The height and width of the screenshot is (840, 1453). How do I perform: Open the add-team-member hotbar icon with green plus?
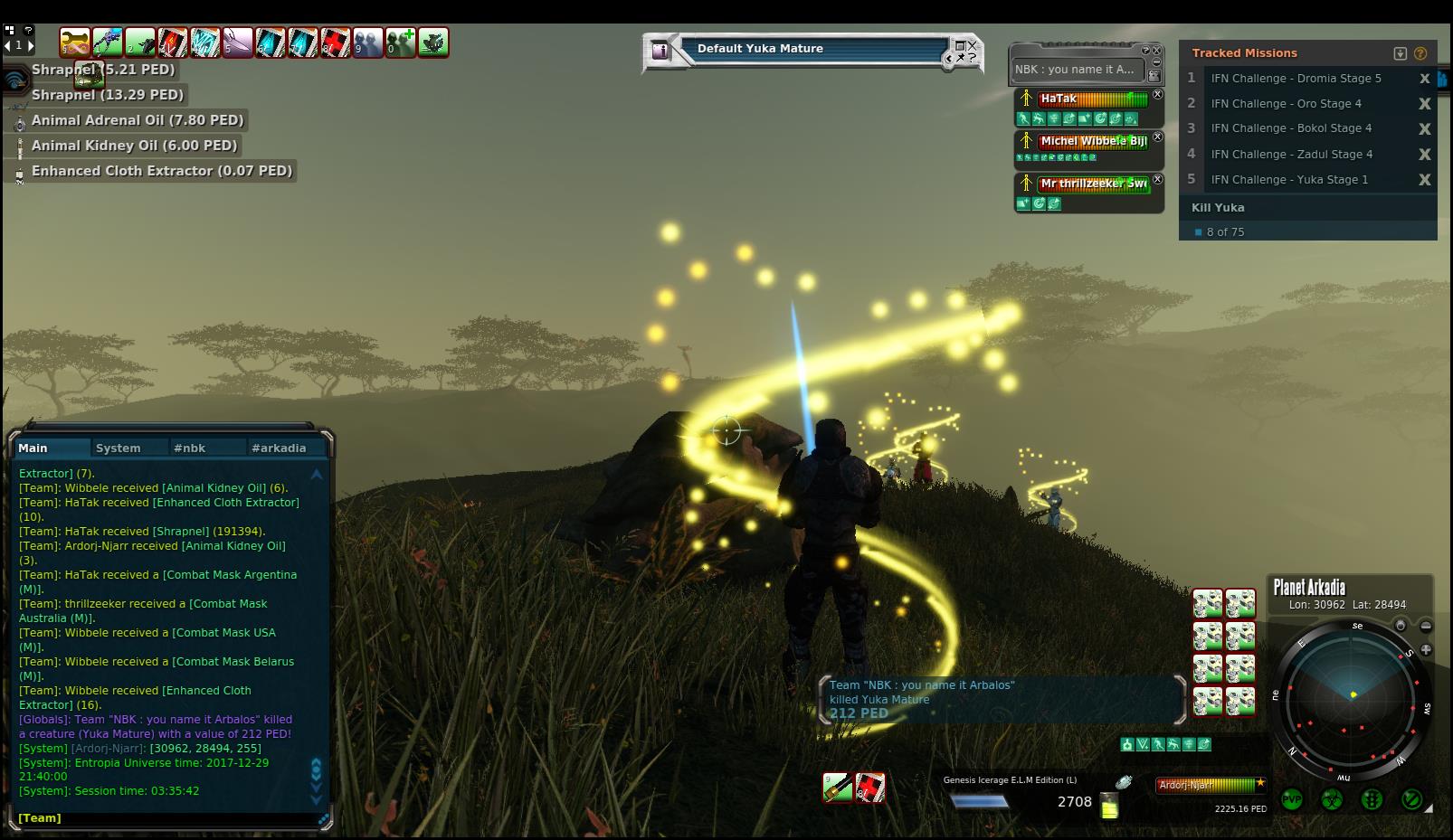pyautogui.click(x=400, y=42)
